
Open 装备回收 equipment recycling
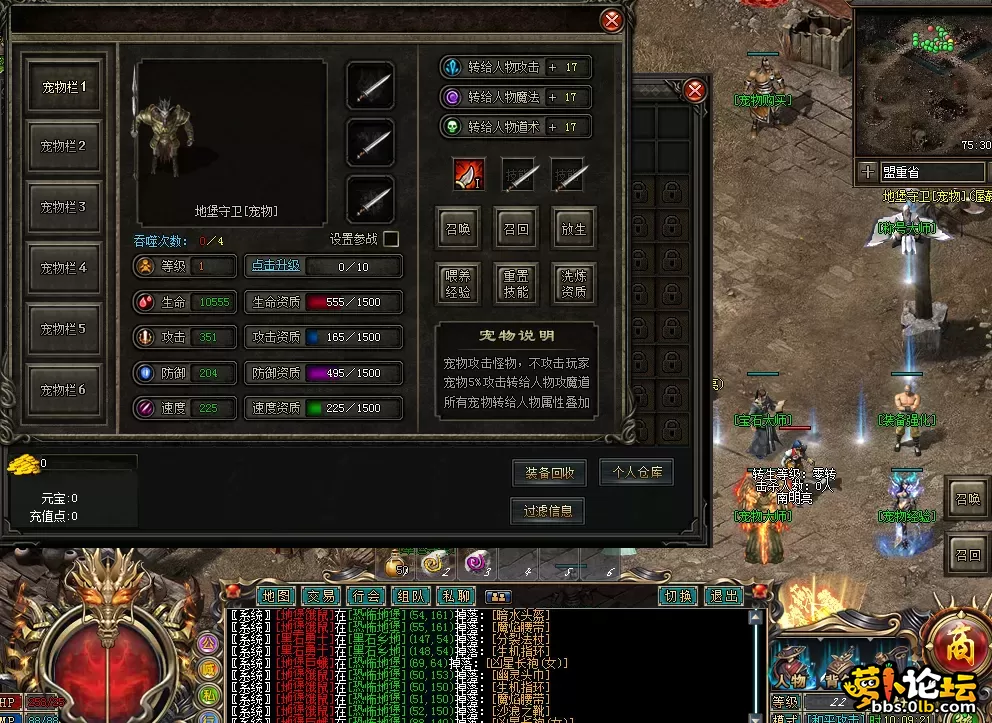pyautogui.click(x=549, y=473)
